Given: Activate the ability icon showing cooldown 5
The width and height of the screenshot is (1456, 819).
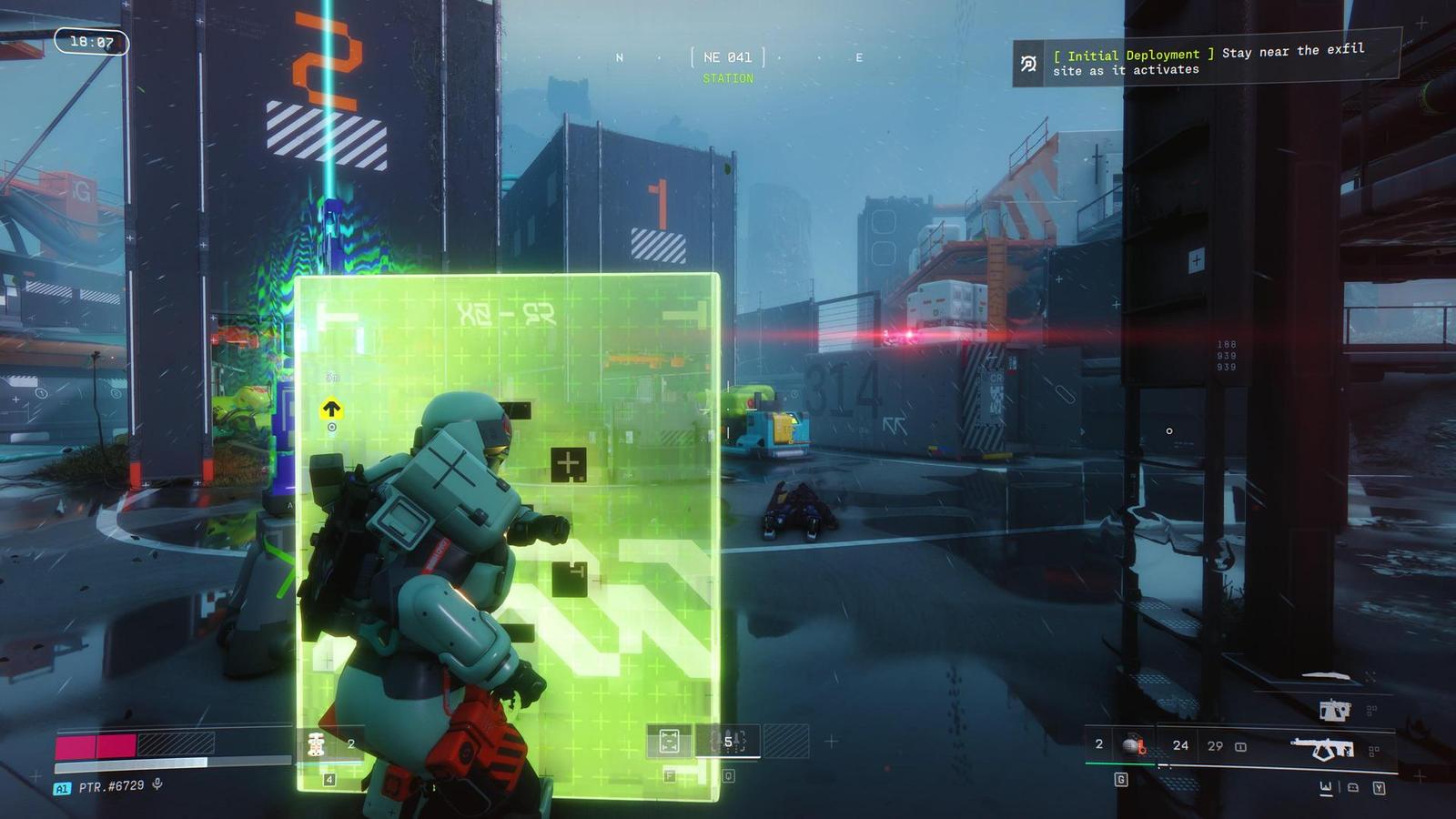Looking at the screenshot, I should (728, 742).
